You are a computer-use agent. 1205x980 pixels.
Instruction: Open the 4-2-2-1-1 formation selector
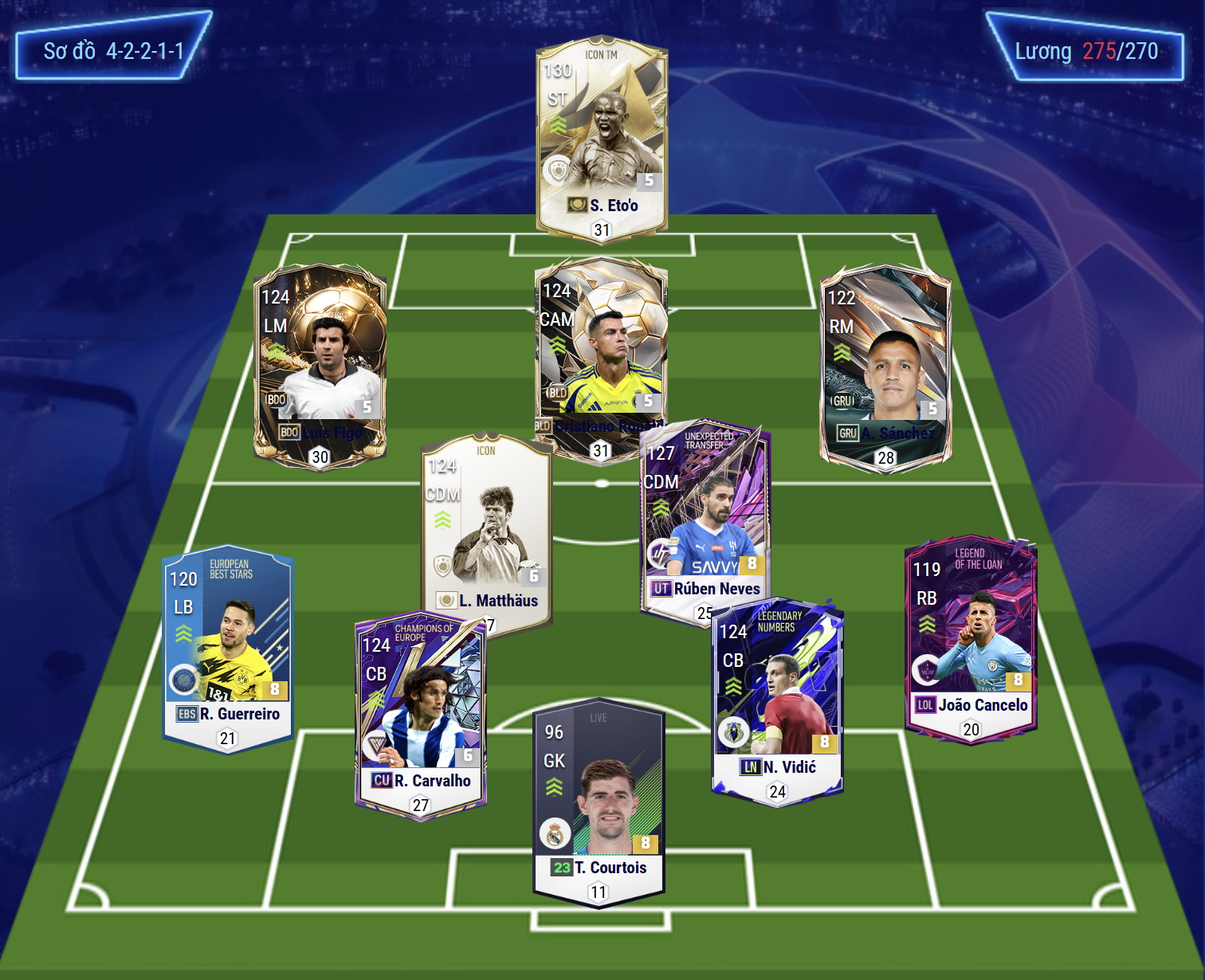click(x=114, y=51)
